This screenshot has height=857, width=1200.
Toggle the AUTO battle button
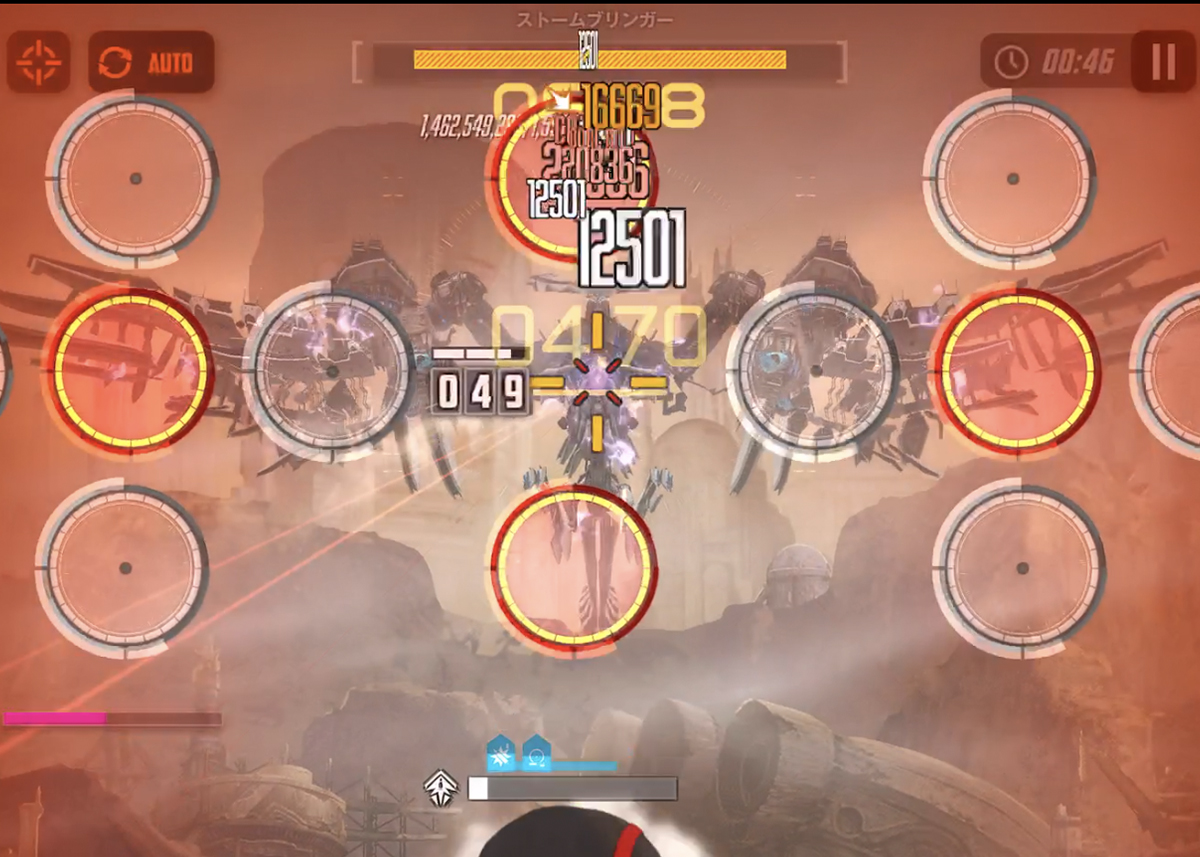(151, 62)
